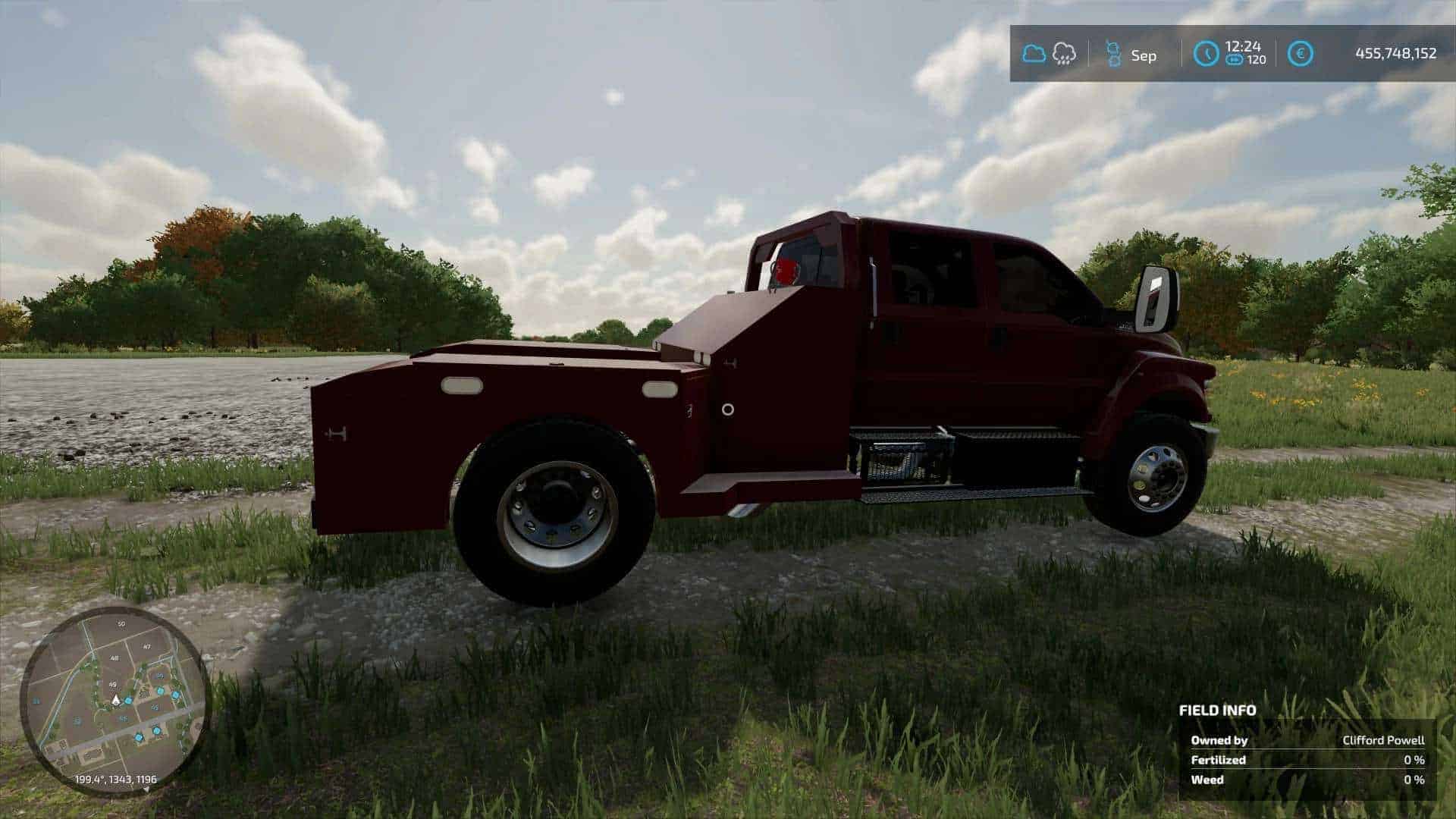Click the clock icon in the HUD

[x=1206, y=52]
